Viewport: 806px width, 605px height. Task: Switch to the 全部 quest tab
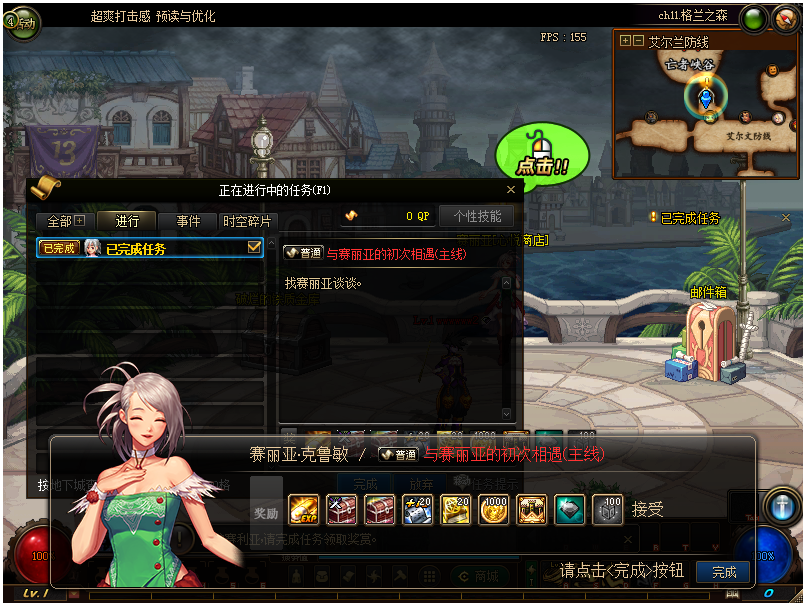[x=65, y=221]
